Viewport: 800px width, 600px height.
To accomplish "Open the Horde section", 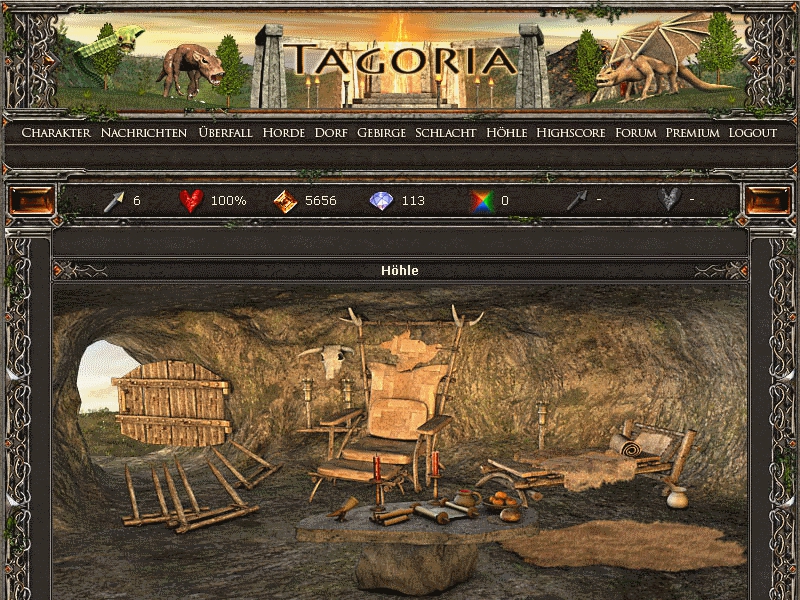I will (x=284, y=133).
